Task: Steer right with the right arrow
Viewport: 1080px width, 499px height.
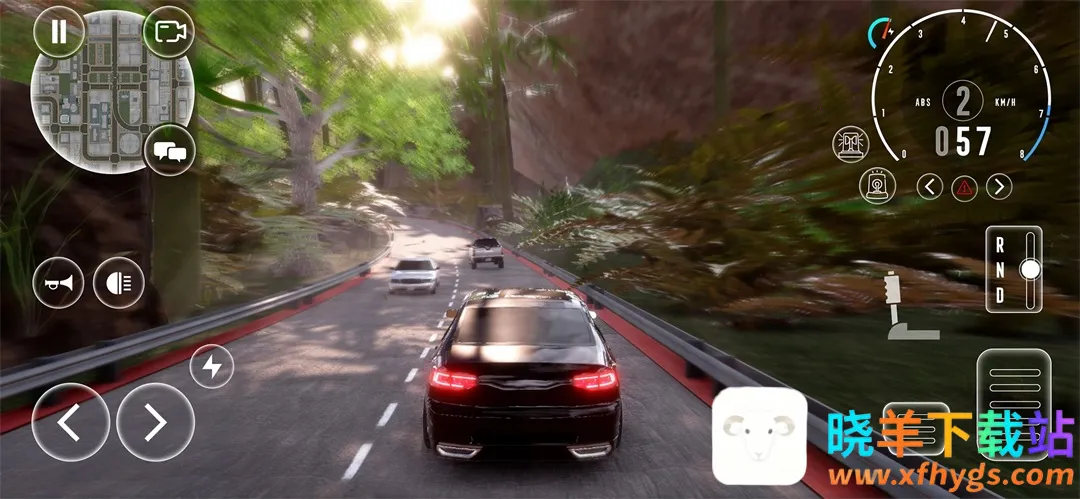Action: (x=155, y=423)
